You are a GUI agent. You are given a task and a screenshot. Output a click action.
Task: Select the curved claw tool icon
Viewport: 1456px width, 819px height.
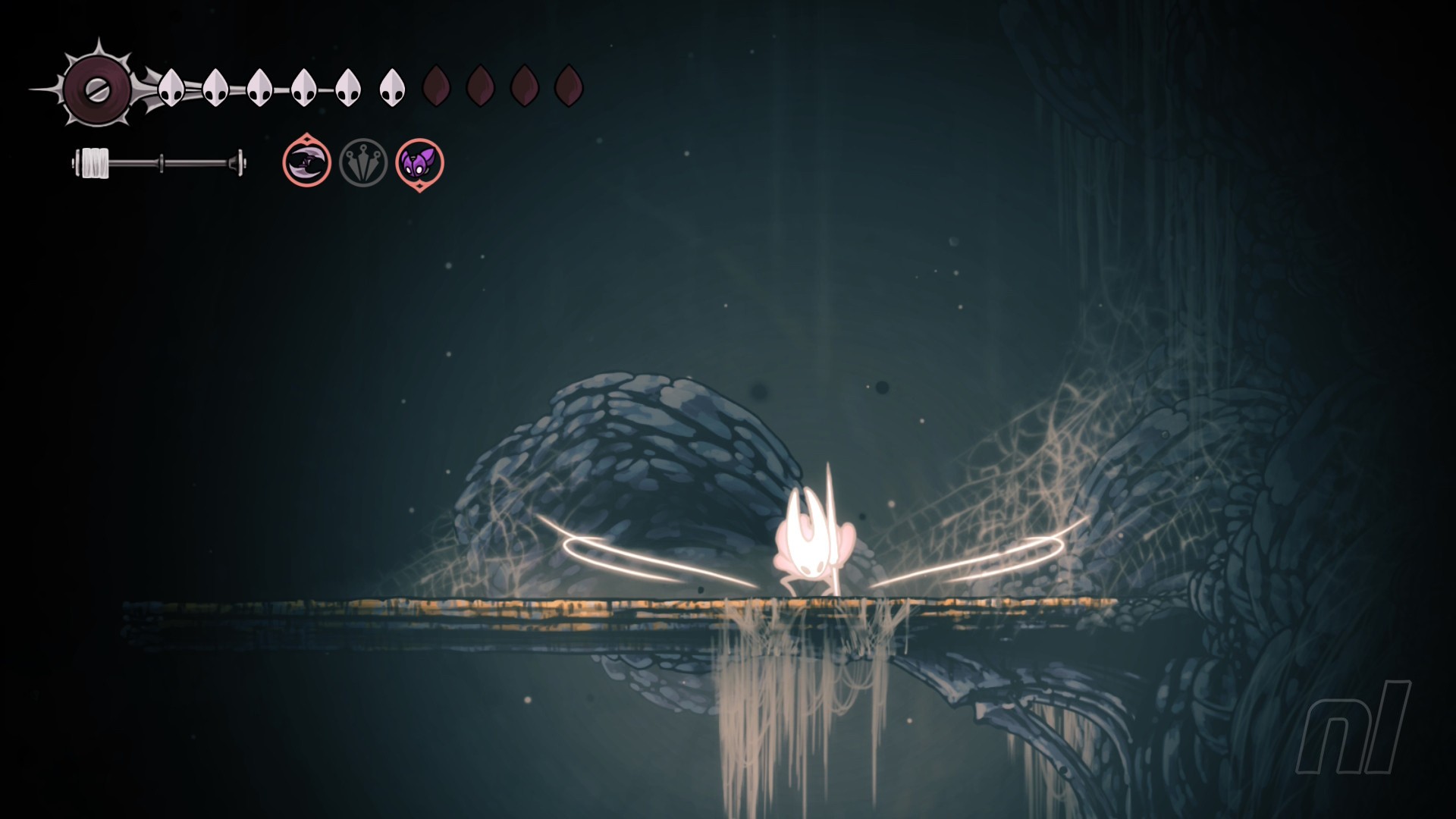[x=307, y=162]
